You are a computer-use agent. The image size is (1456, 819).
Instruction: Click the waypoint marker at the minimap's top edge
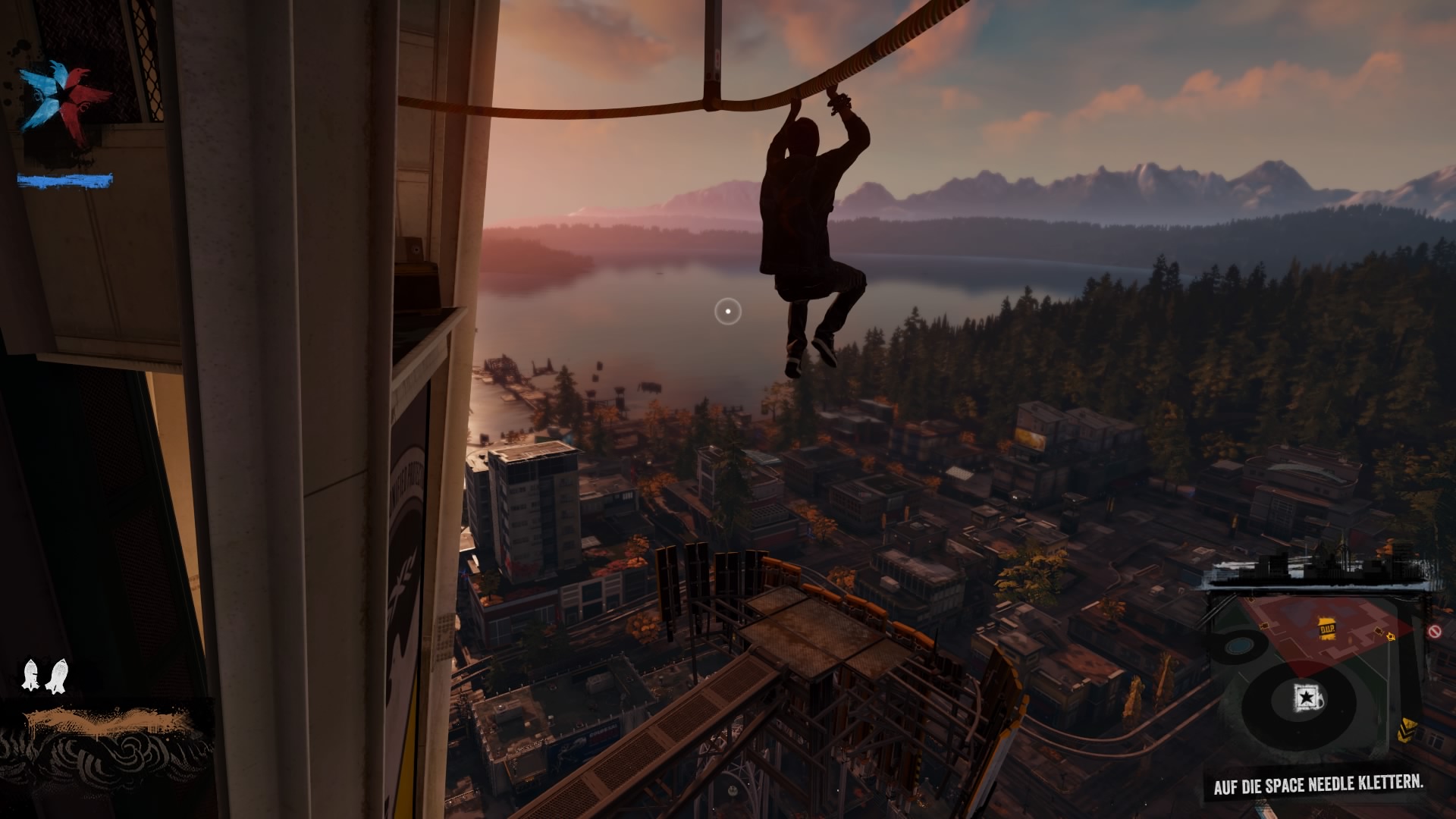point(1251,600)
